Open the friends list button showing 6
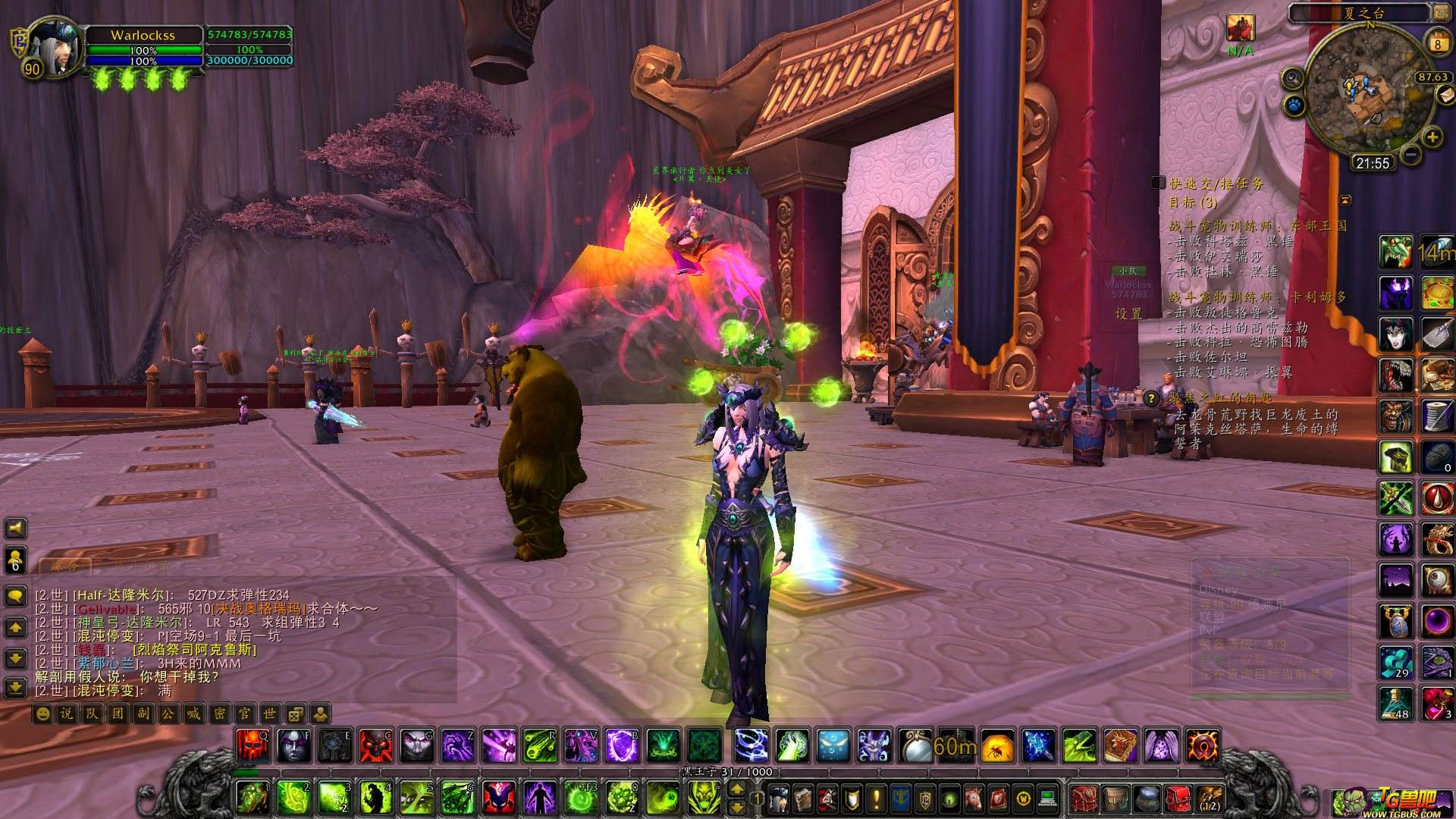This screenshot has width=1456, height=819. click(x=15, y=560)
